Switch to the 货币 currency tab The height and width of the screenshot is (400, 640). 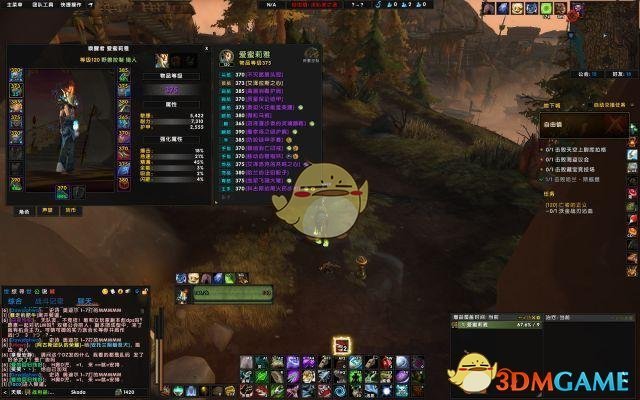(x=70, y=211)
